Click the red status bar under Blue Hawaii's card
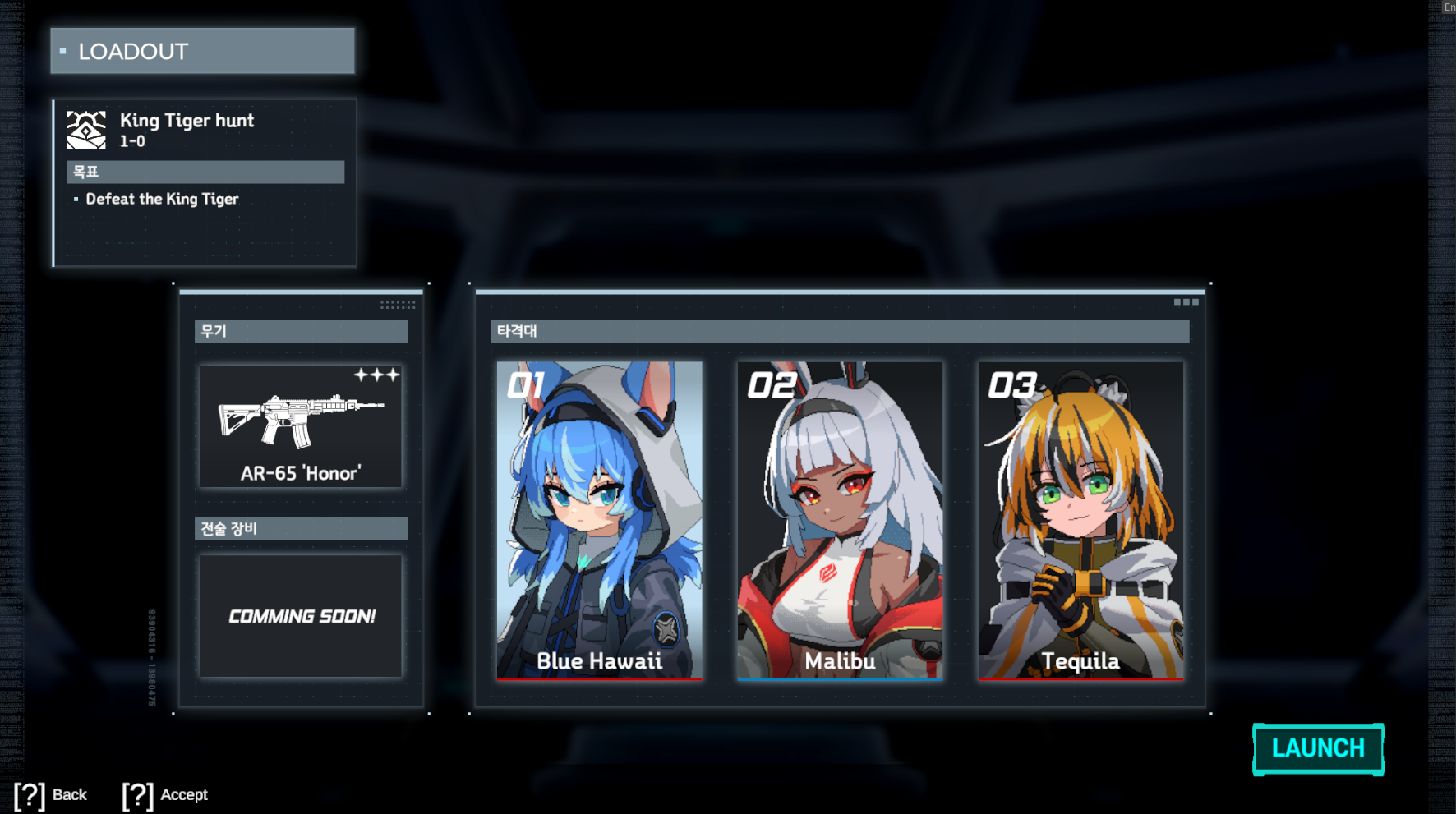This screenshot has width=1456, height=814. pos(598,680)
